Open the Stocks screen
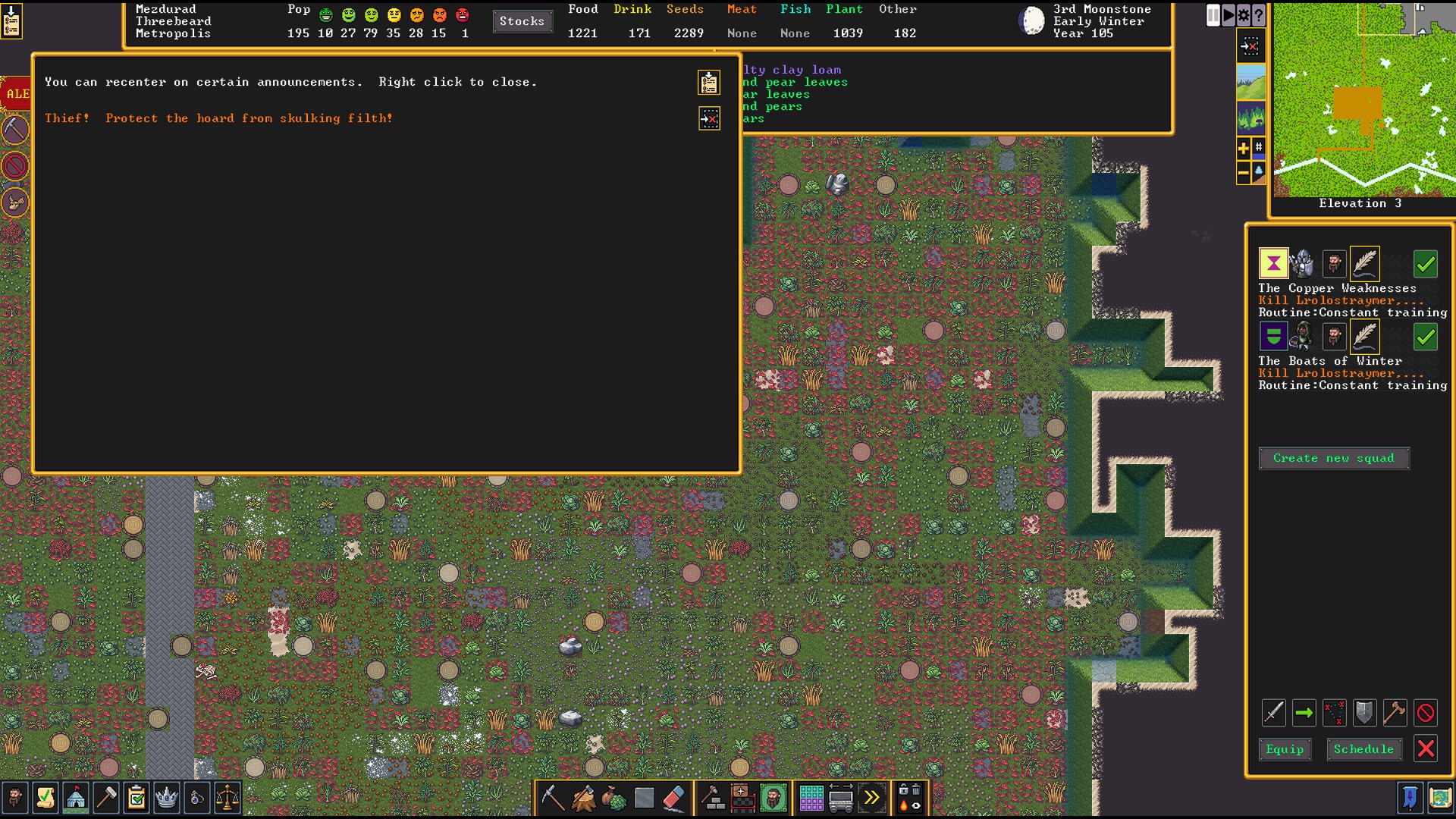1456x819 pixels. (x=522, y=21)
